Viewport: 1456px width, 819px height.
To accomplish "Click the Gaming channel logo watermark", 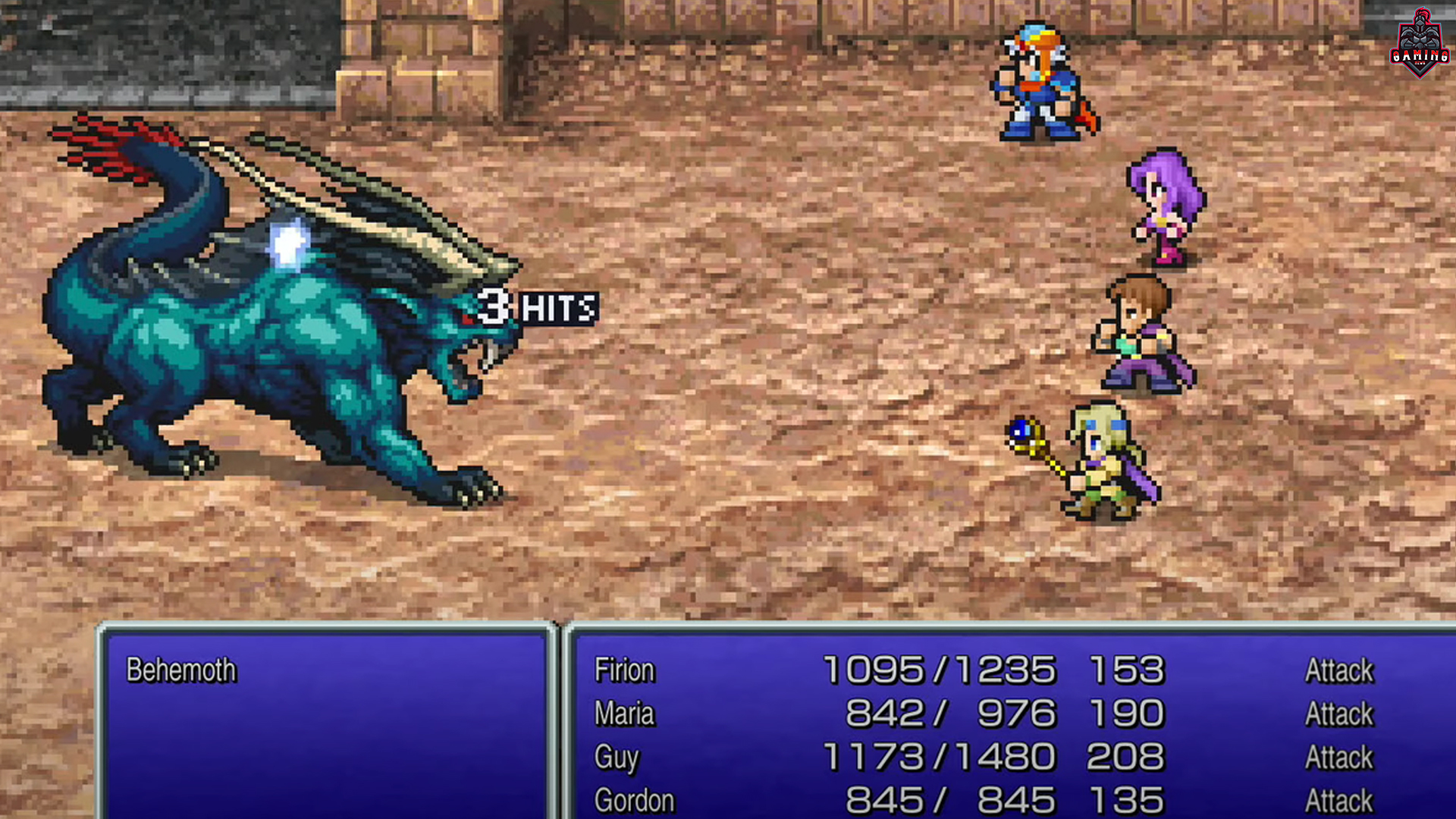I will [1420, 44].
